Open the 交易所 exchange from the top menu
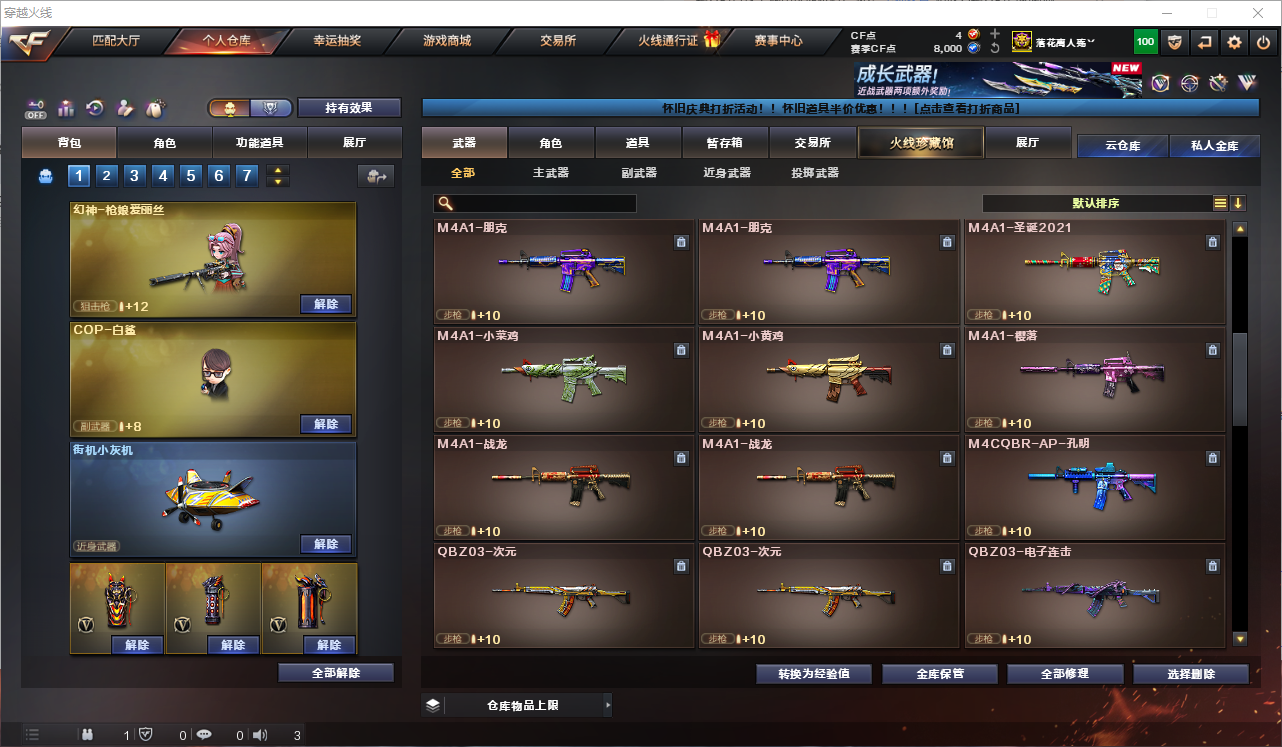The image size is (1282, 747). pyautogui.click(x=557, y=41)
